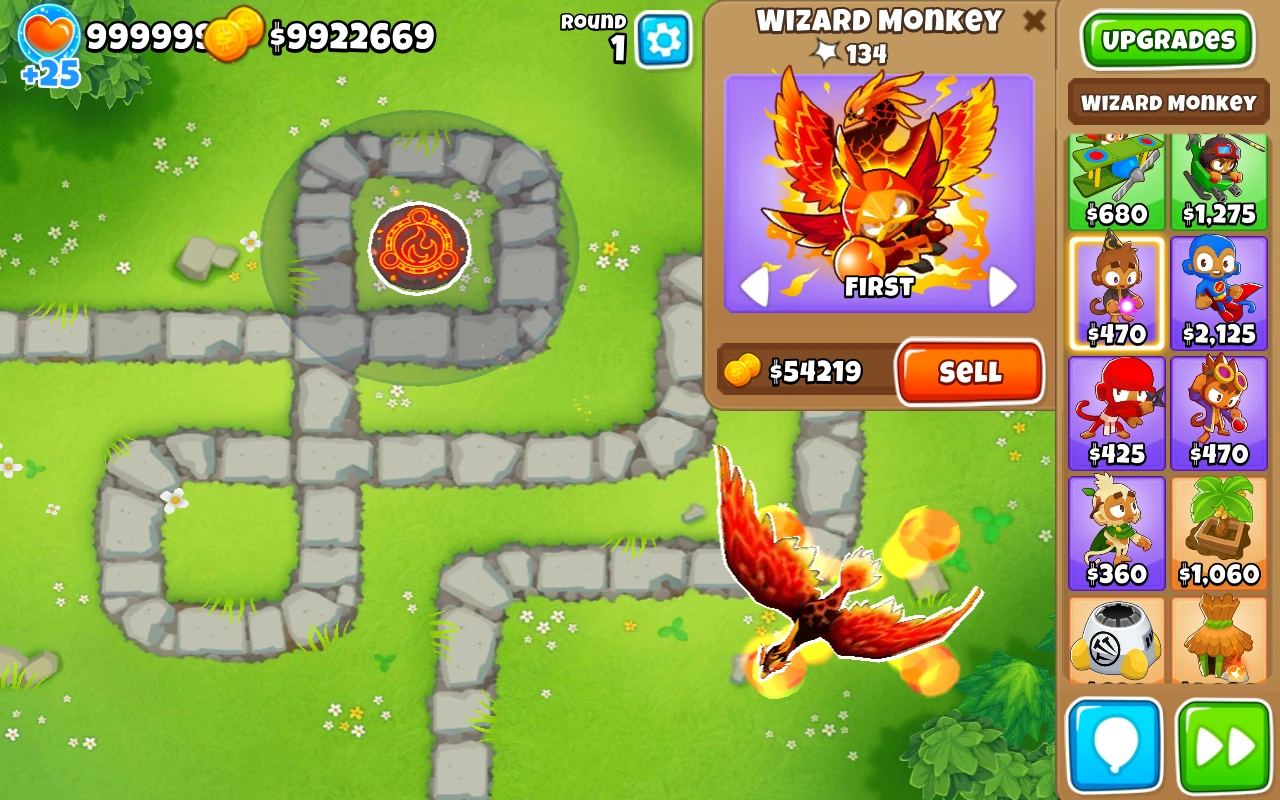1280x800 pixels.
Task: Select the Alchemist tower priced $470
Action: click(1219, 412)
